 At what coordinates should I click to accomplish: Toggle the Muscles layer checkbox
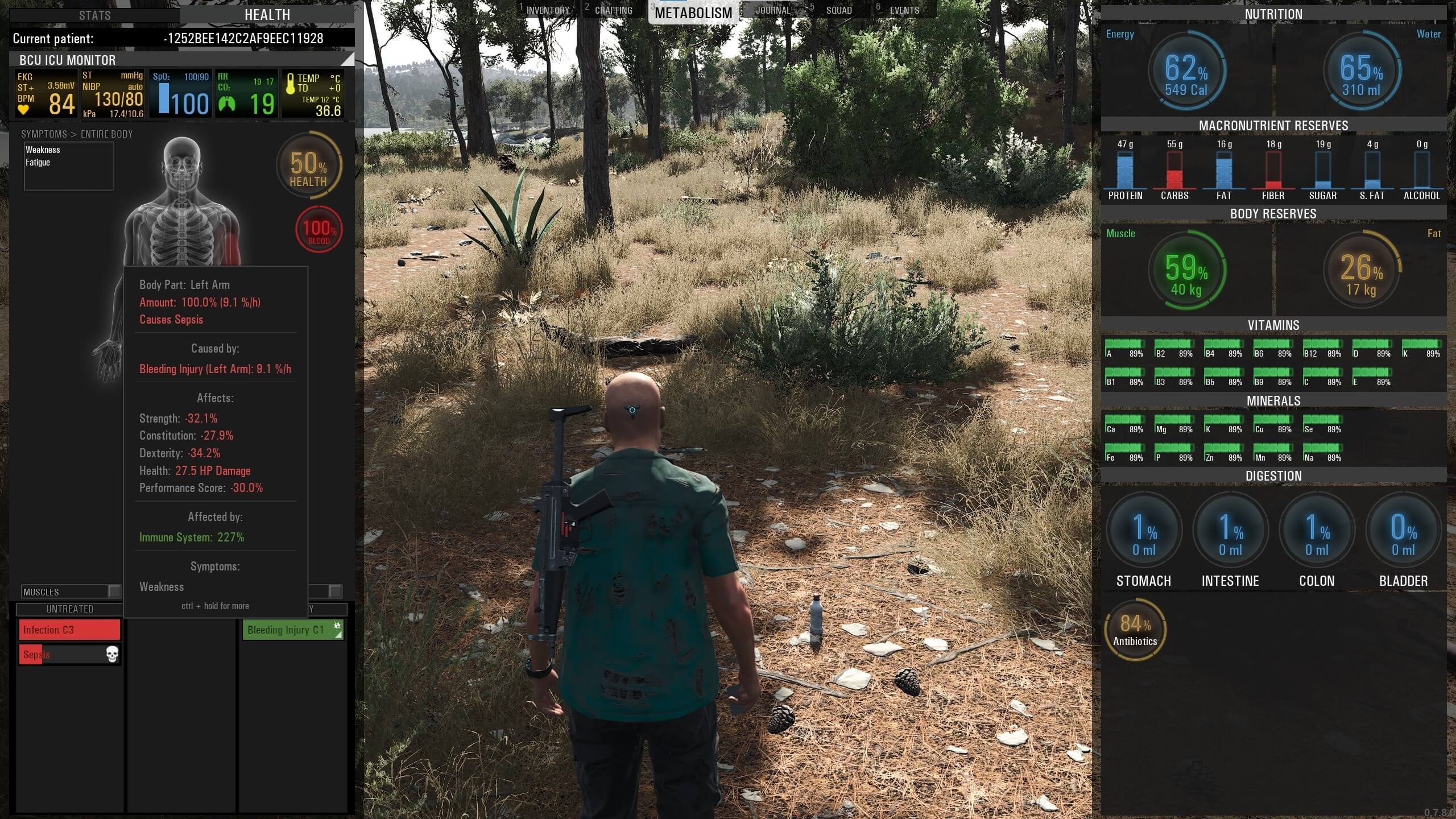[x=114, y=591]
